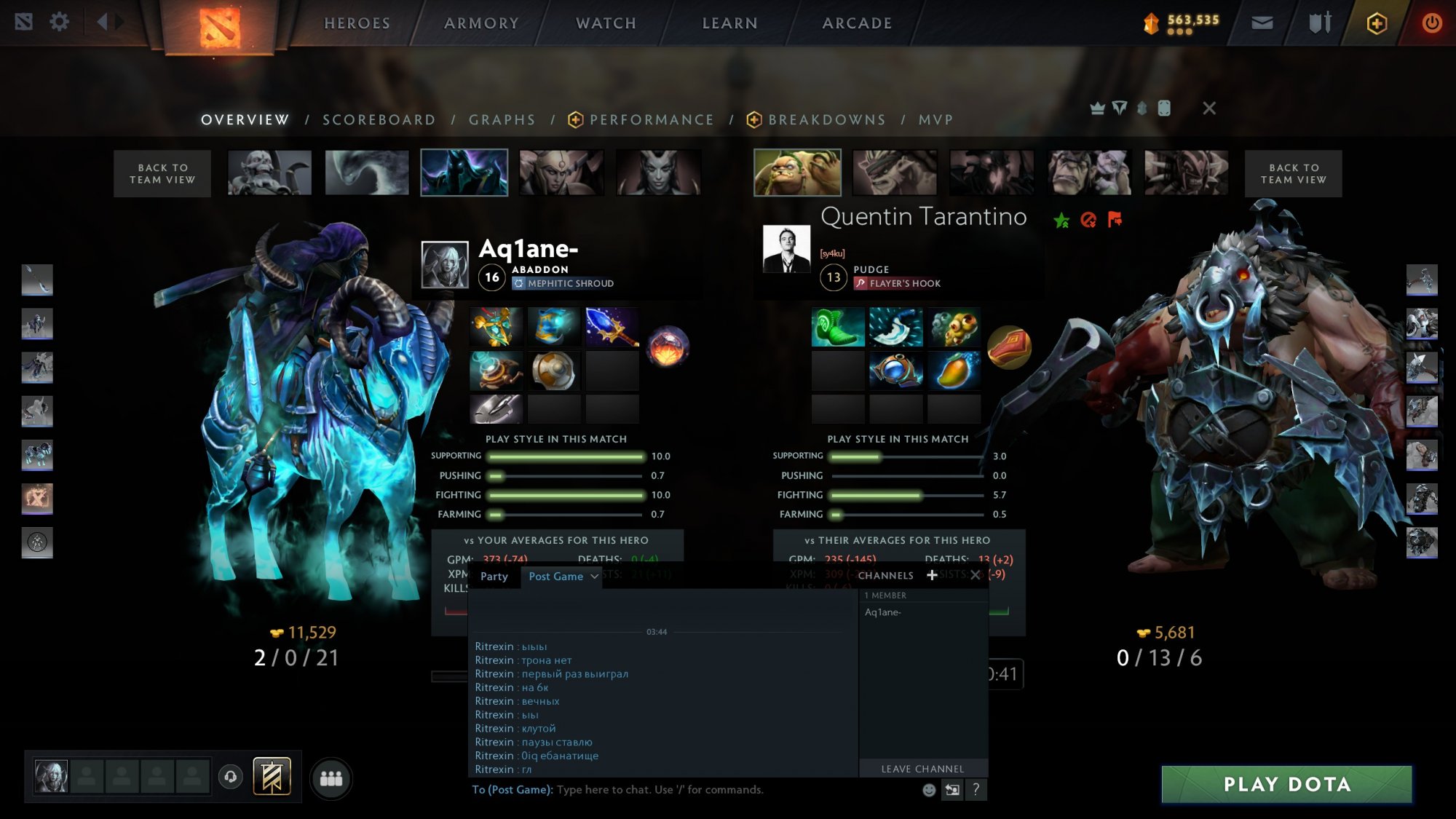The height and width of the screenshot is (819, 1456).
Task: Go to the Watch section
Action: 606,23
